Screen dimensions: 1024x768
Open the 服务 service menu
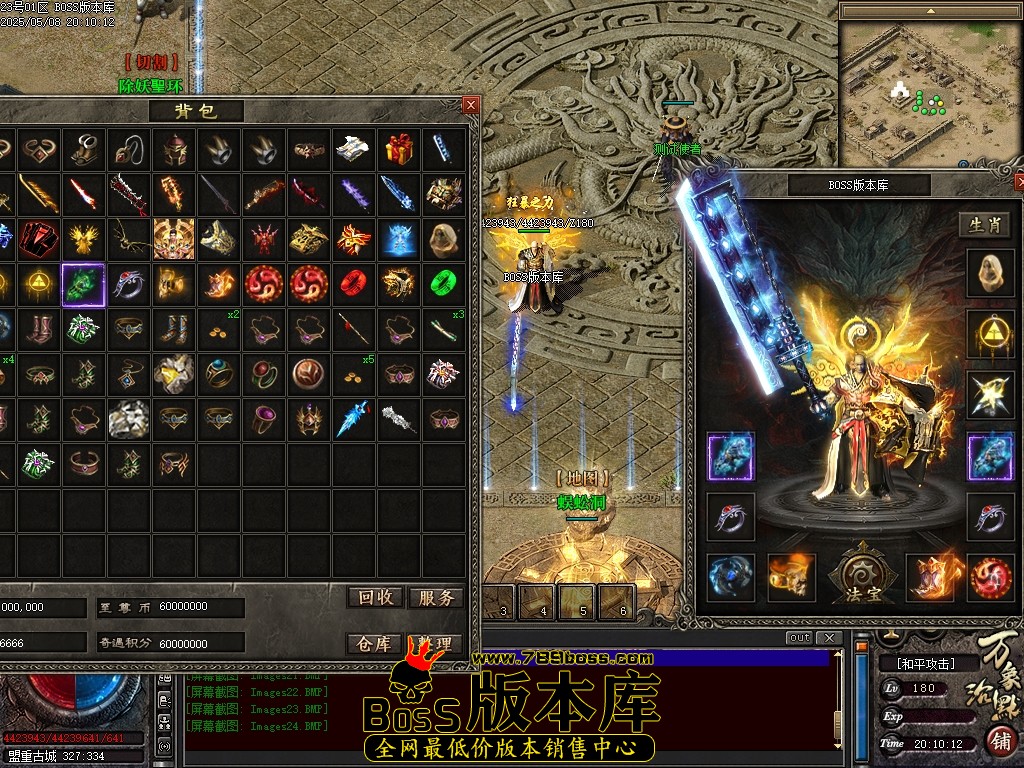pos(435,597)
